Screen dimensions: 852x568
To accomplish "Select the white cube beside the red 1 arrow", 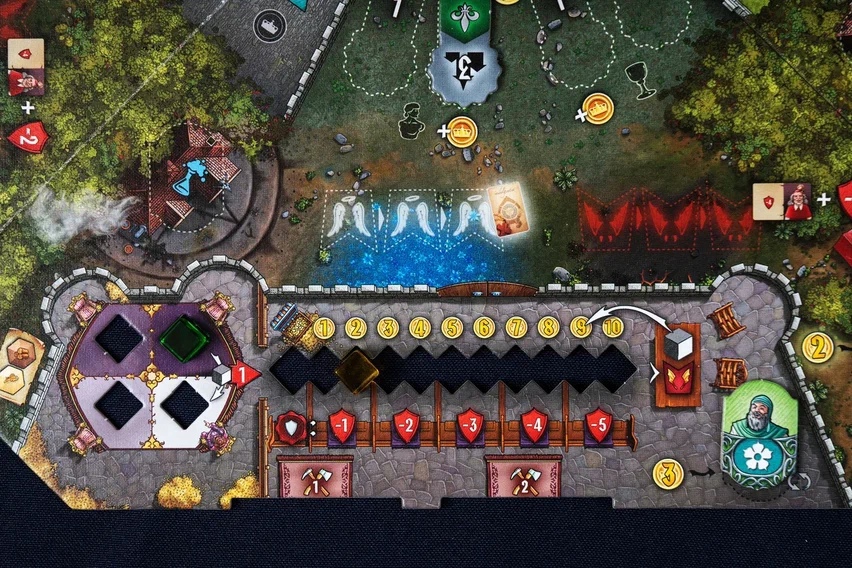I will pos(221,374).
